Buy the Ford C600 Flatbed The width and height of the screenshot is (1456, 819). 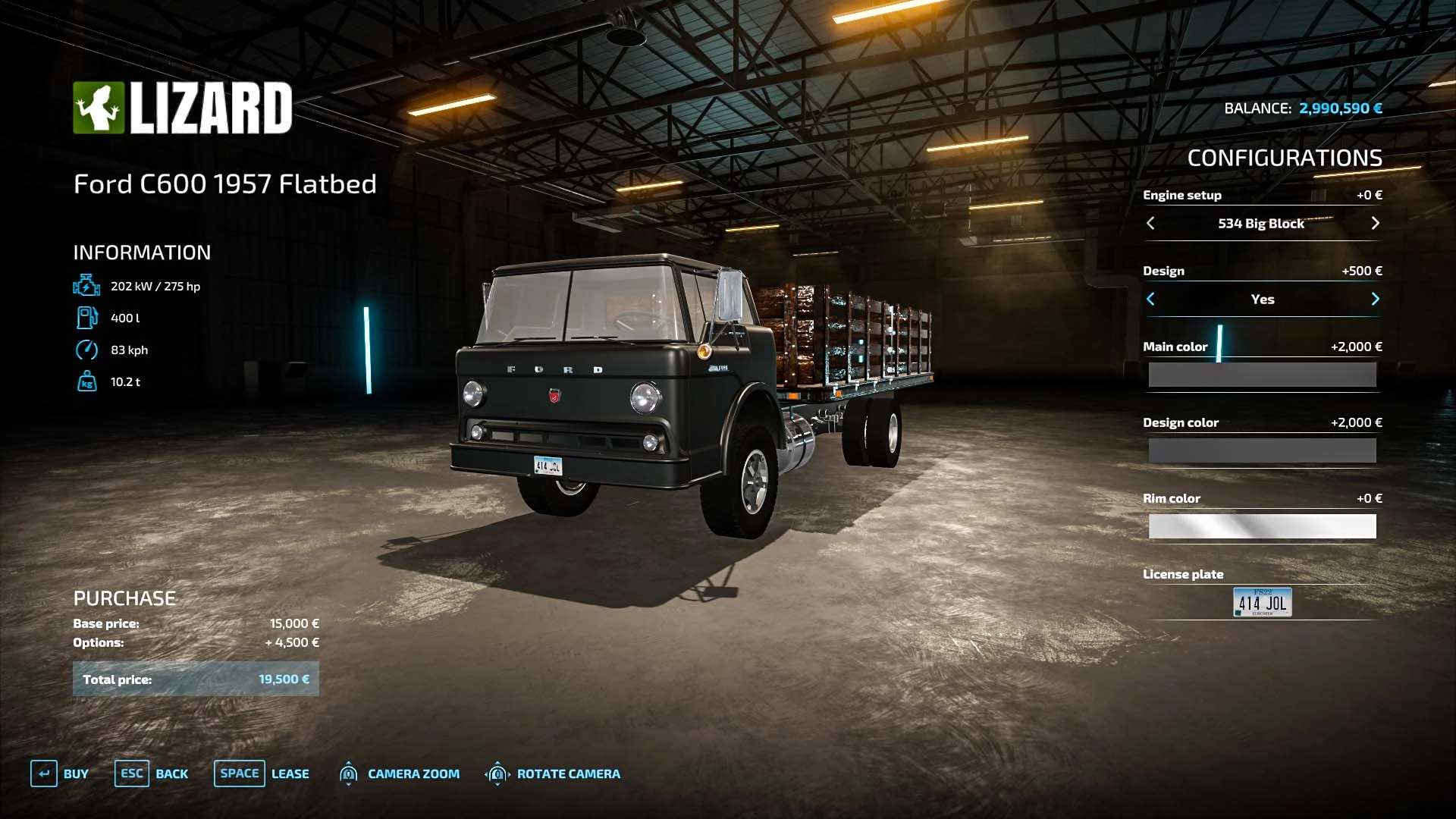pyautogui.click(x=59, y=773)
